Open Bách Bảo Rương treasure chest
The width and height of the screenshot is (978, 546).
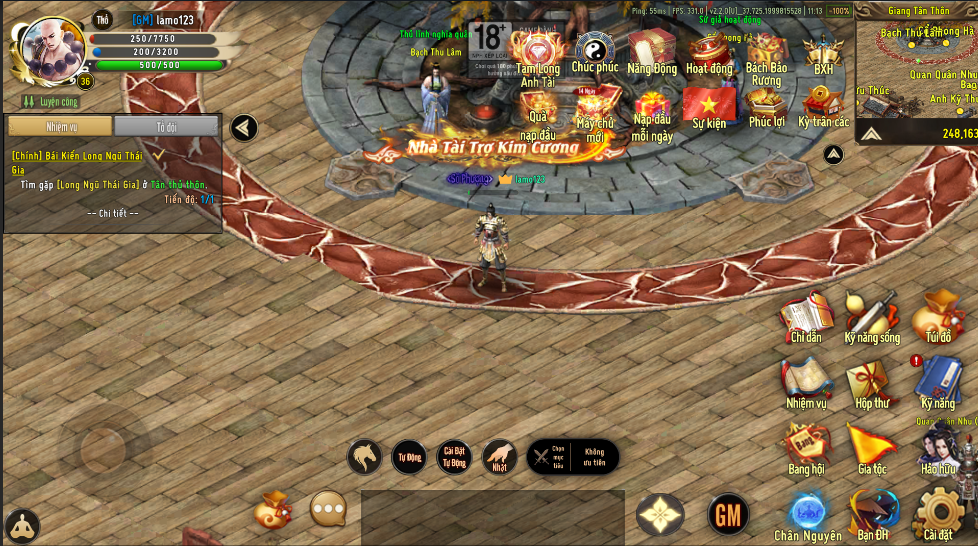pos(766,55)
